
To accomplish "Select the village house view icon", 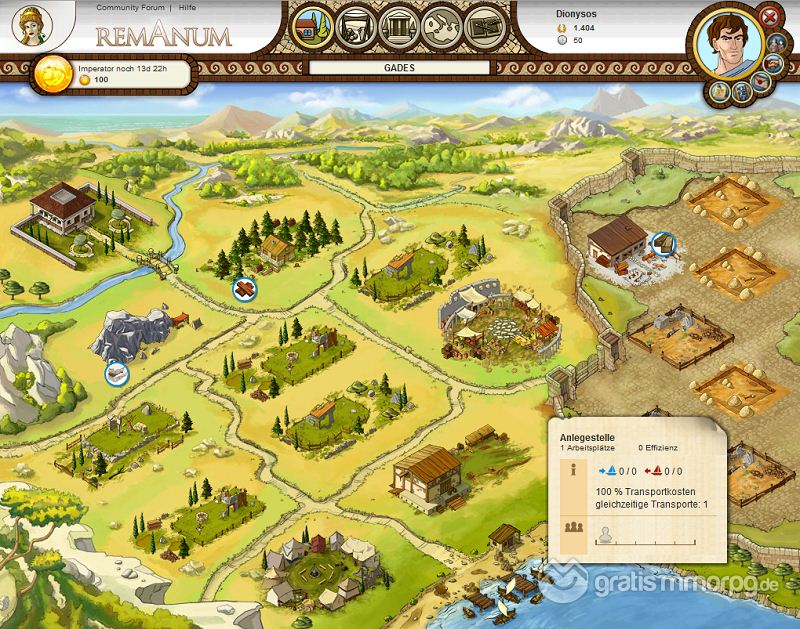I will point(311,29).
